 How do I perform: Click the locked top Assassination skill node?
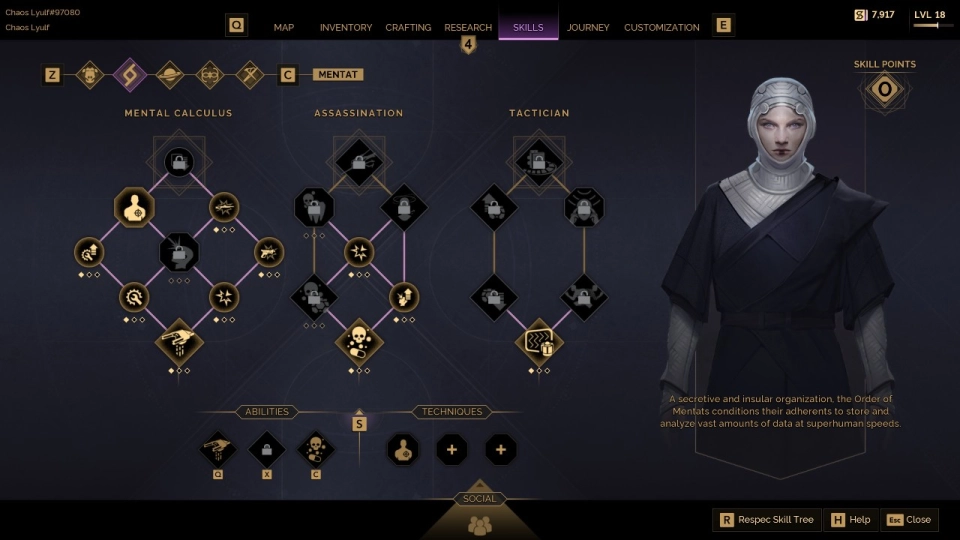click(x=359, y=160)
